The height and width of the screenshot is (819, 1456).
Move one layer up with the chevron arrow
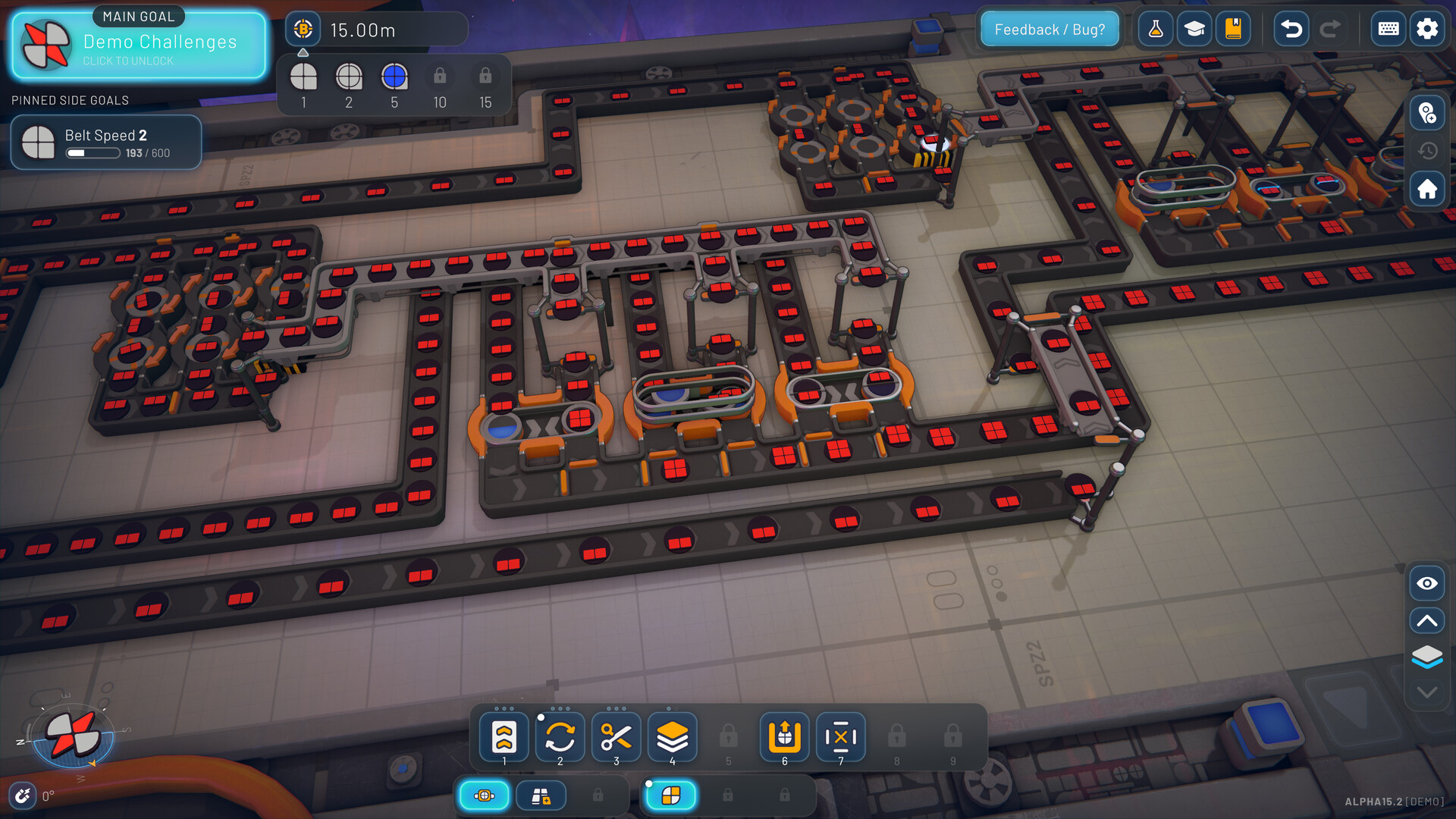click(x=1426, y=620)
